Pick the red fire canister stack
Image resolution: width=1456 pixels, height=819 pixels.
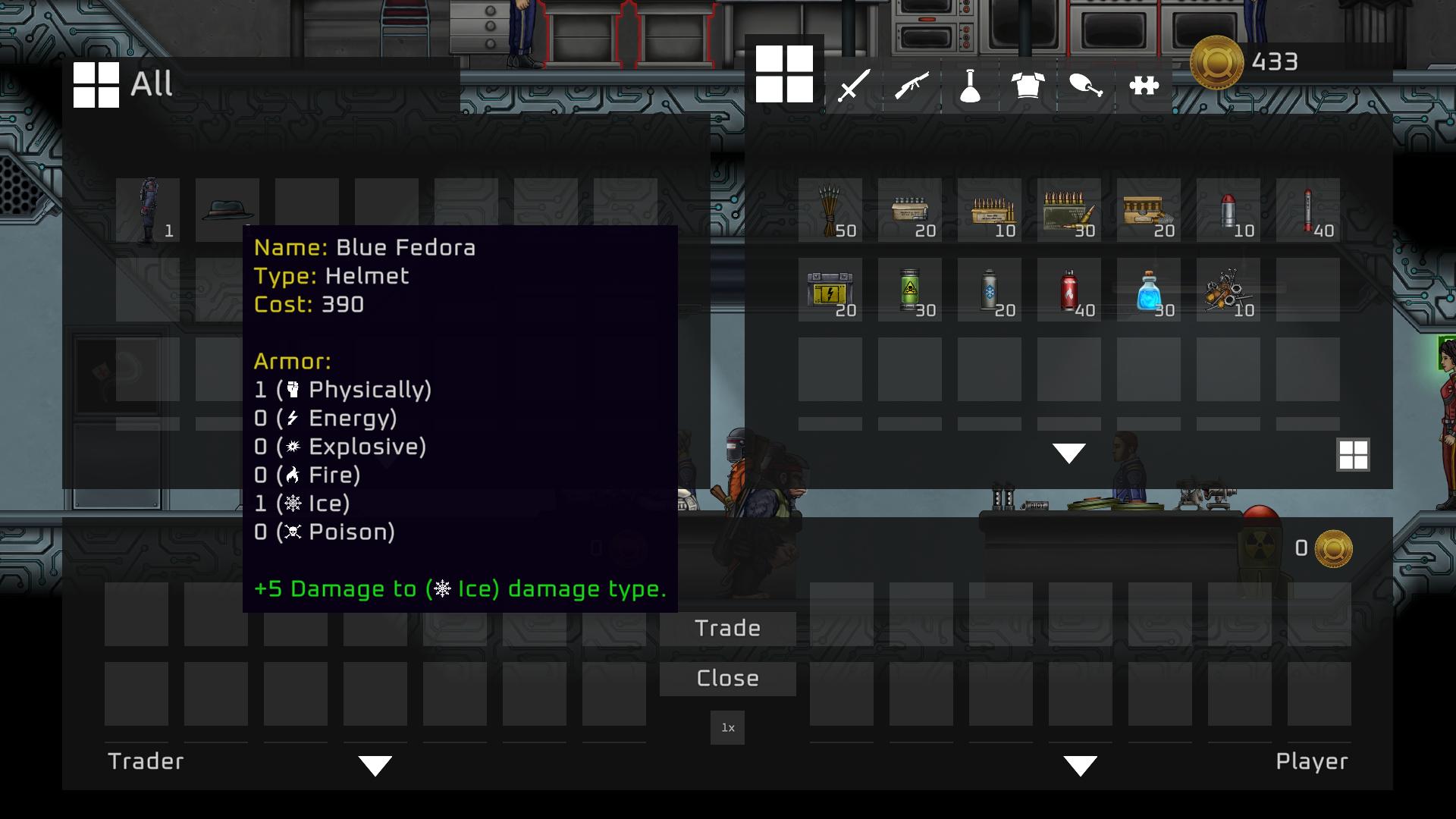point(1069,290)
